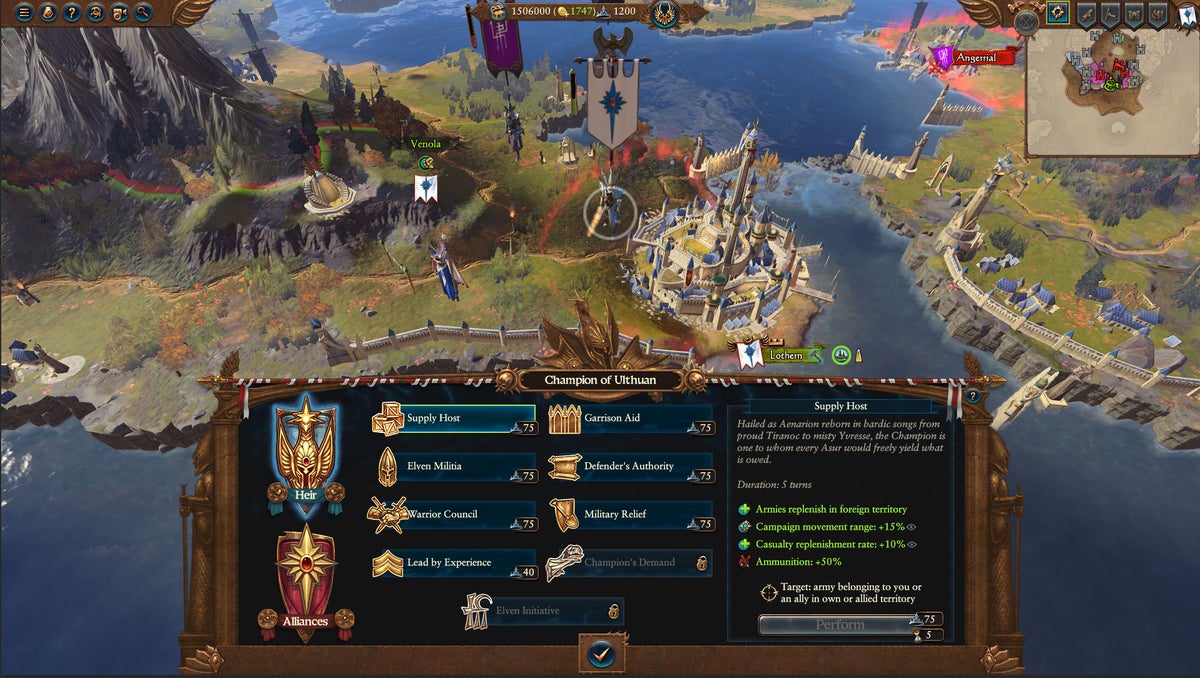Choose Defender's Authority
This screenshot has width=1200, height=678.
[x=630, y=467]
